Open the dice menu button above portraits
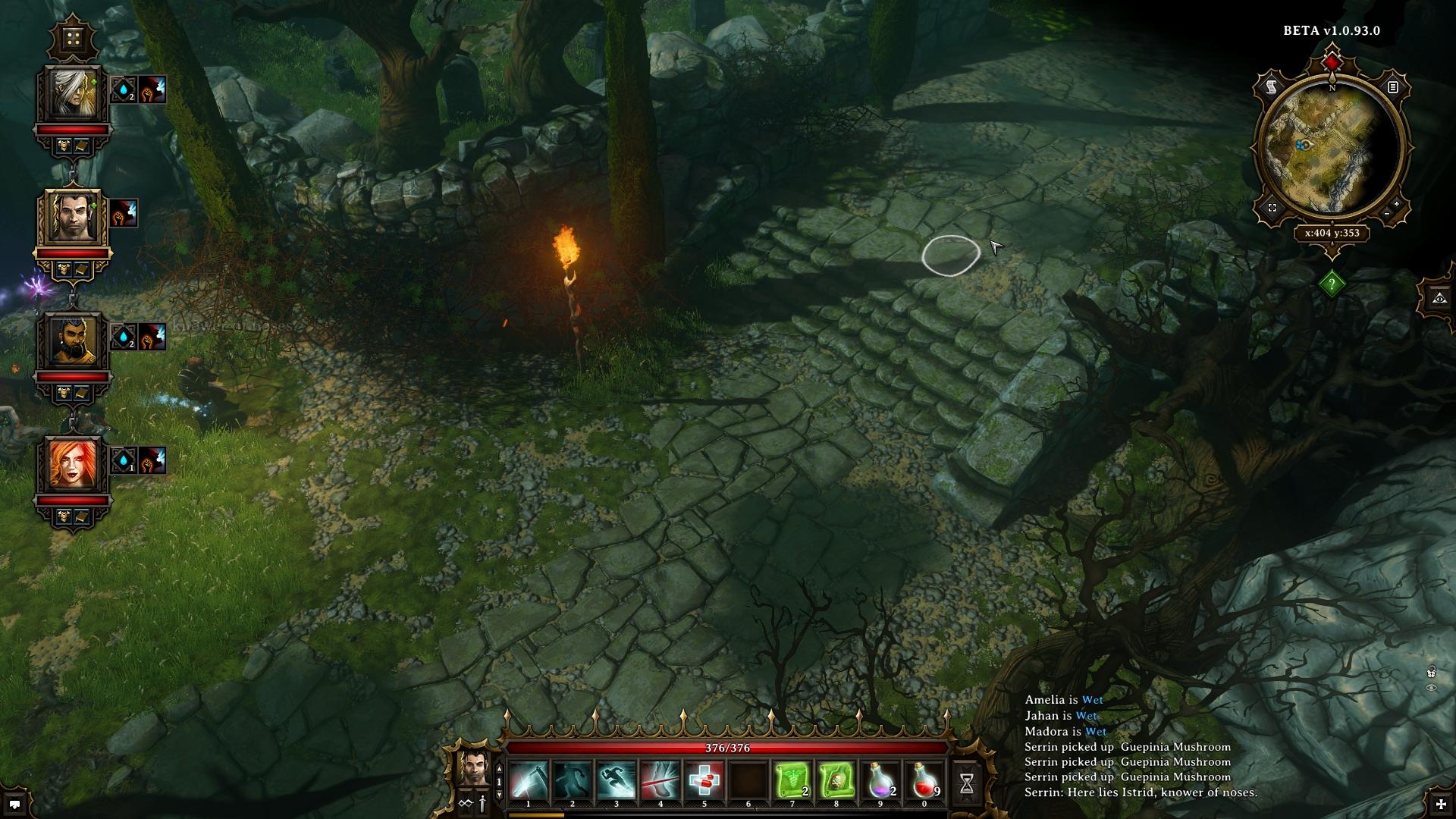 [x=74, y=38]
